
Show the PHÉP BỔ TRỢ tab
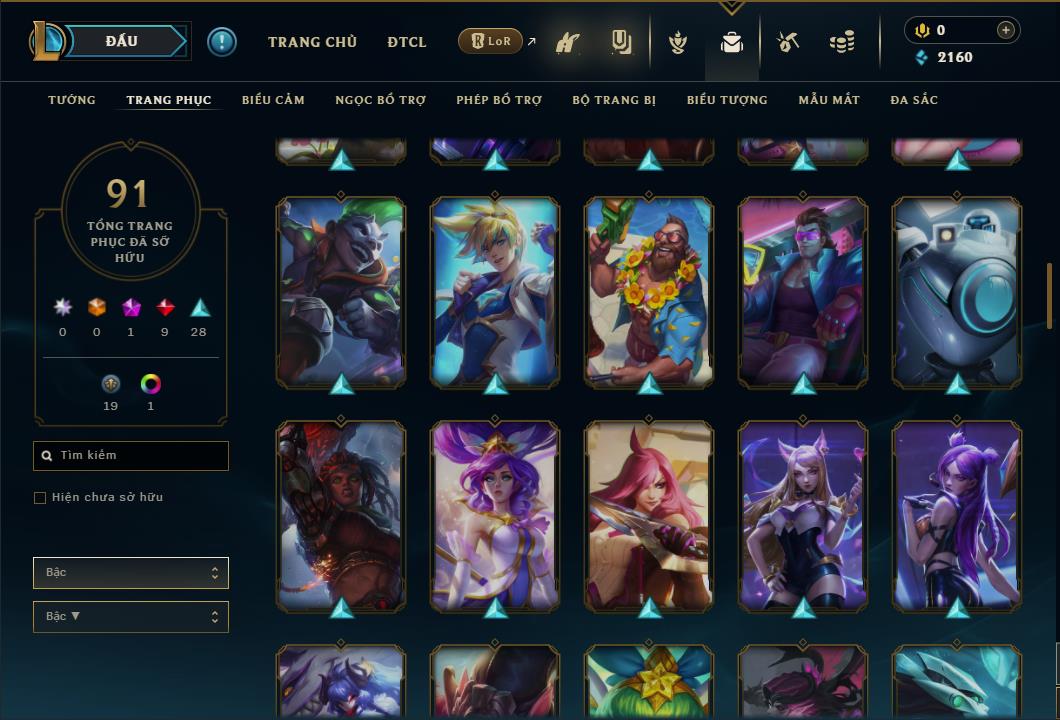pos(499,100)
